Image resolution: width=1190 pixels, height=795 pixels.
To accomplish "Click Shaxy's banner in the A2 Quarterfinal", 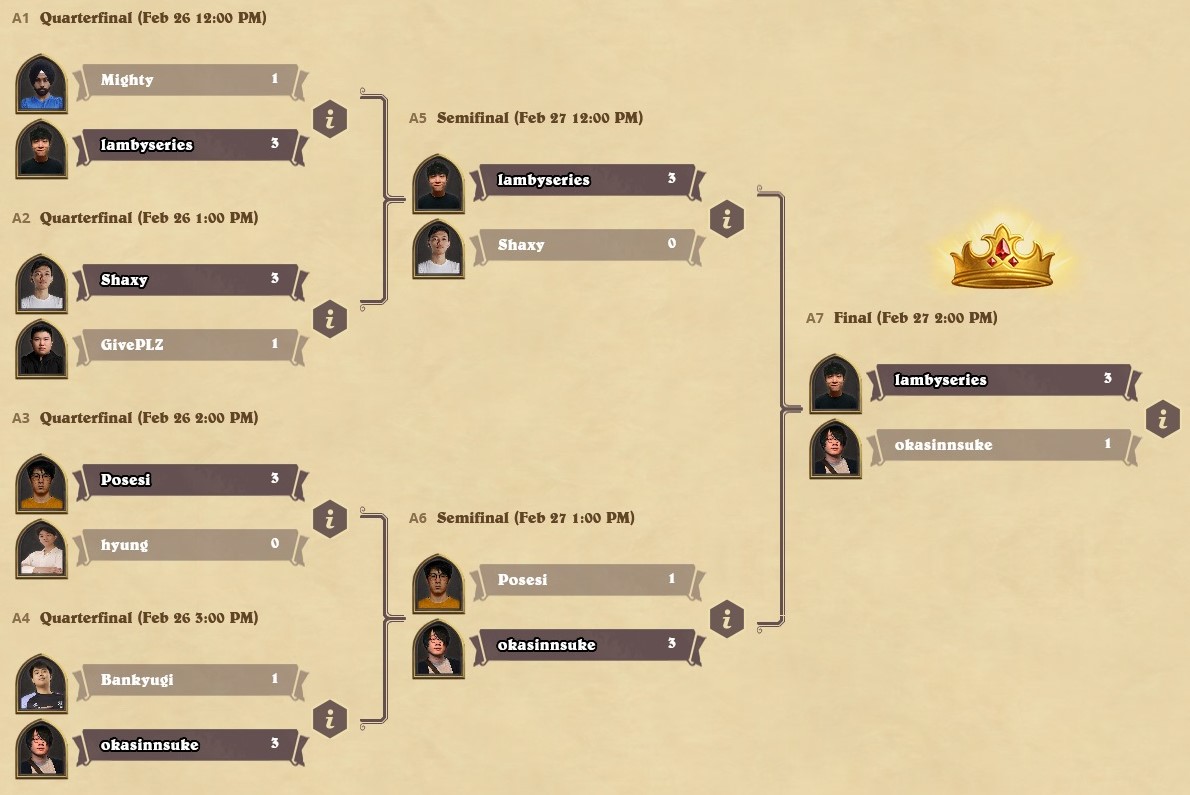I will 188,280.
